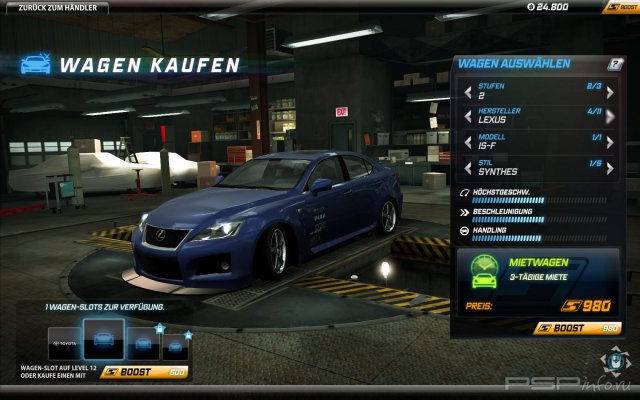
Task: Switch to next Hersteller after Lexus
Action: click(614, 118)
